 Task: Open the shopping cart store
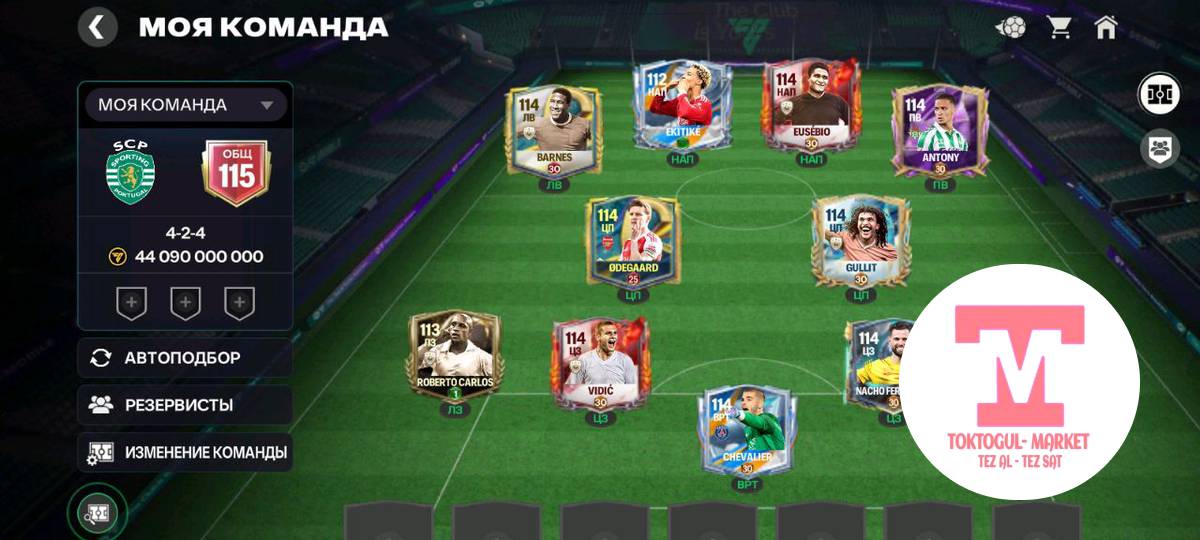1059,27
